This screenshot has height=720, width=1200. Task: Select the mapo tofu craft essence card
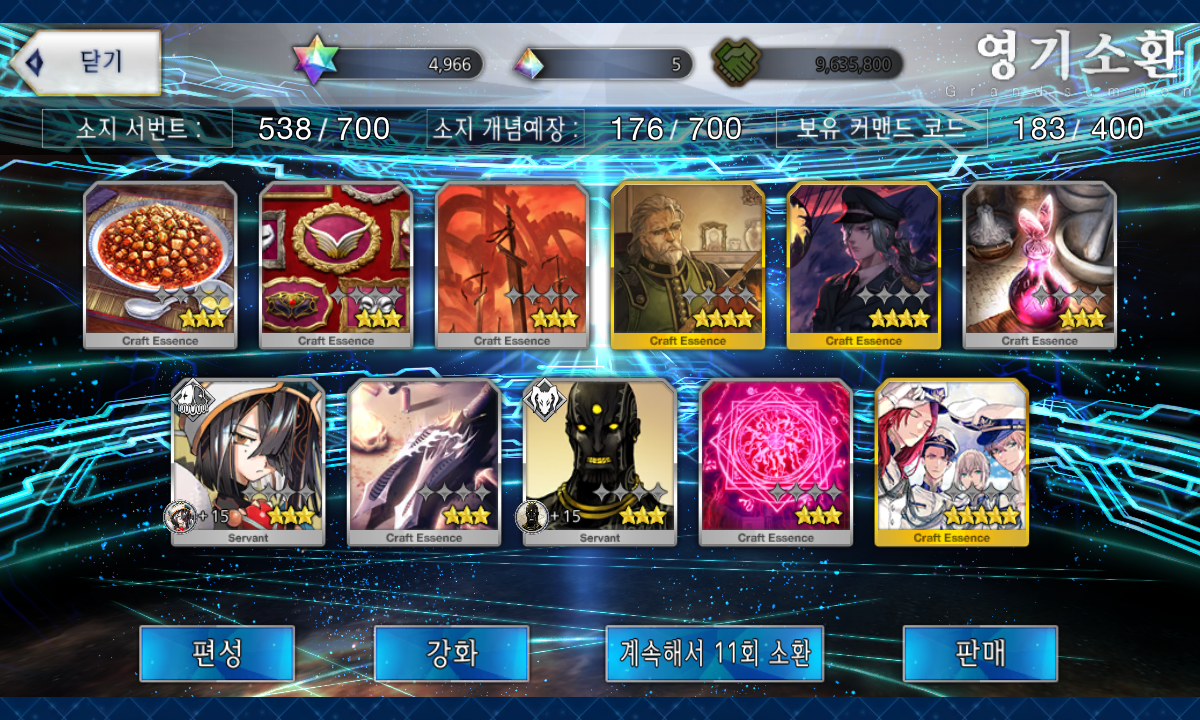tap(160, 265)
